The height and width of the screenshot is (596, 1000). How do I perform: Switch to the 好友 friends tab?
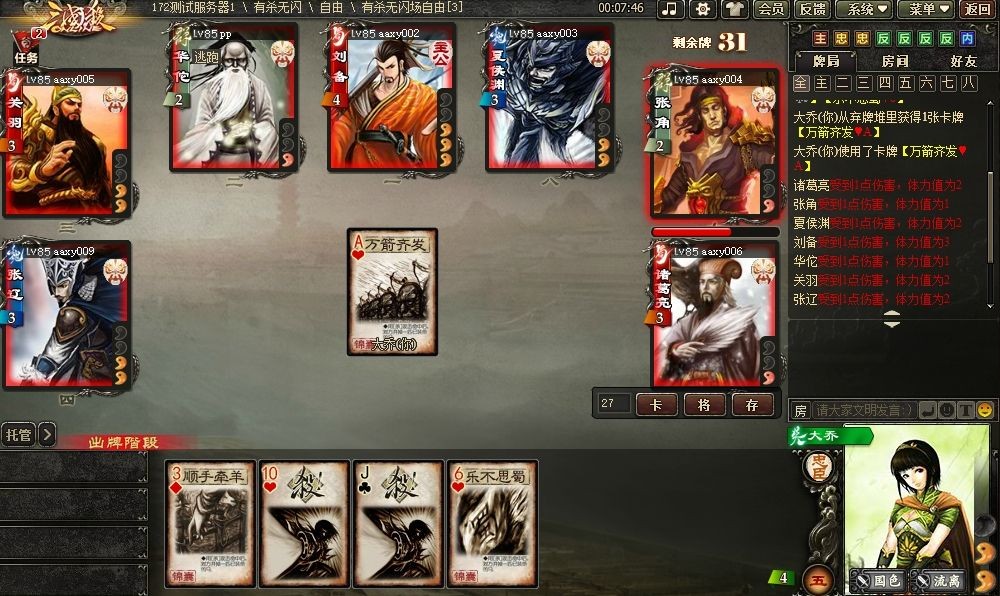964,61
